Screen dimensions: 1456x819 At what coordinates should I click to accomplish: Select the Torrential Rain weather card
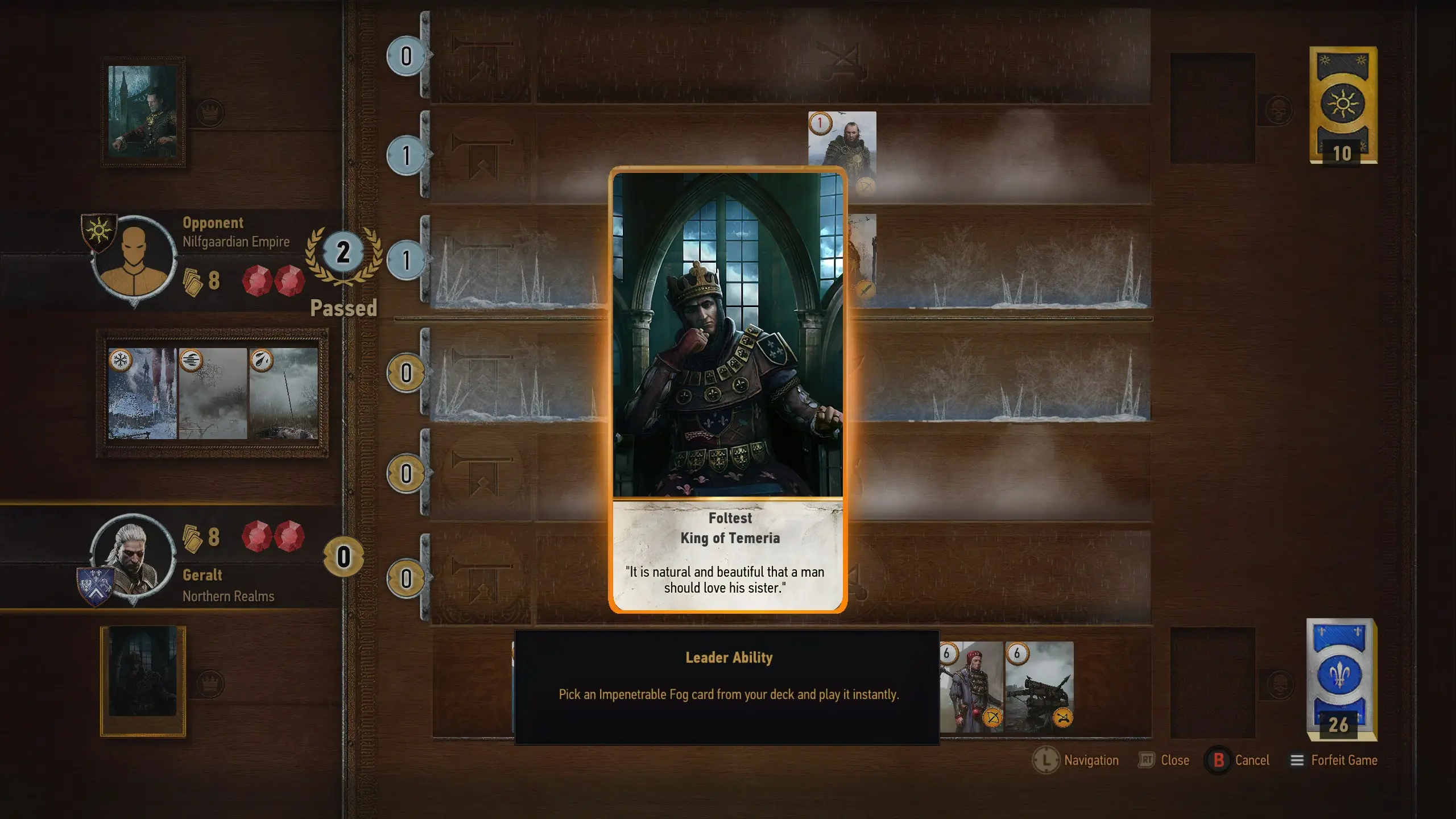[283, 394]
